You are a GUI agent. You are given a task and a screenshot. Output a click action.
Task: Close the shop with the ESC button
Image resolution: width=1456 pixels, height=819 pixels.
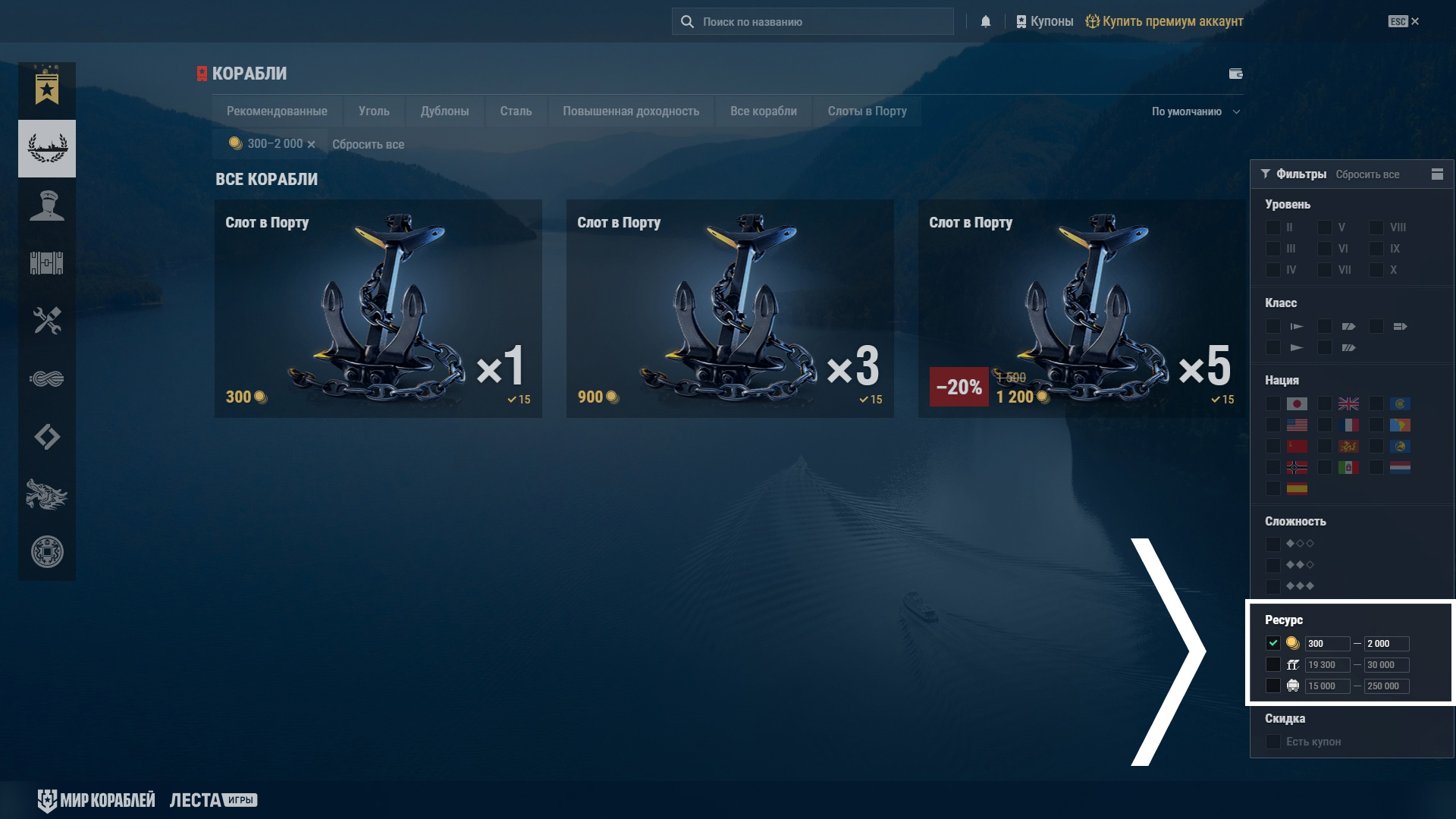1404,22
